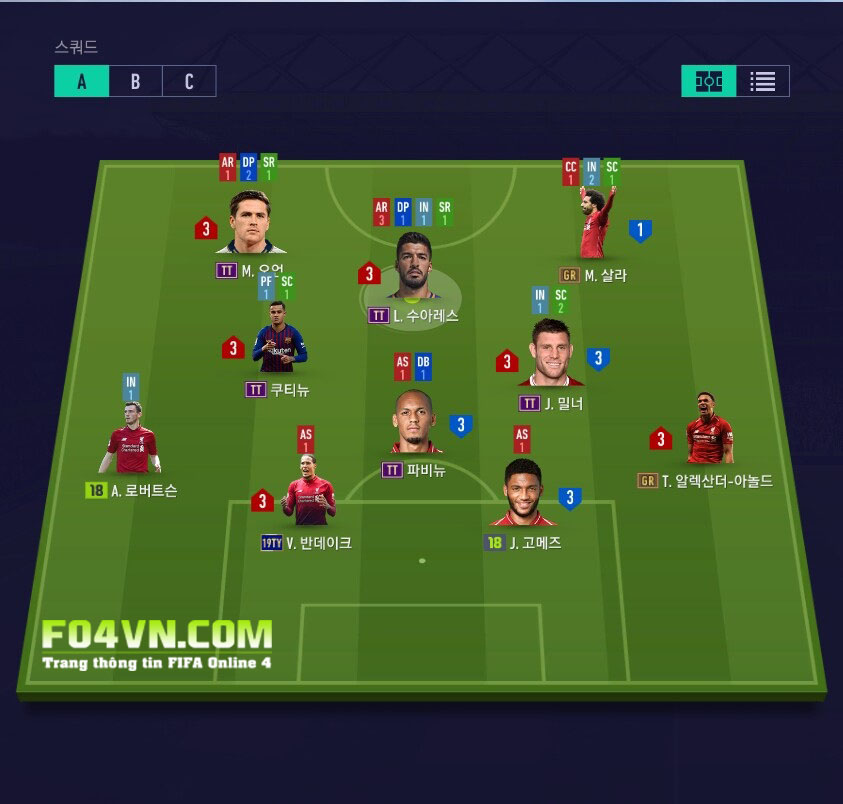
Task: Switch to the squad list view
Action: tap(763, 82)
